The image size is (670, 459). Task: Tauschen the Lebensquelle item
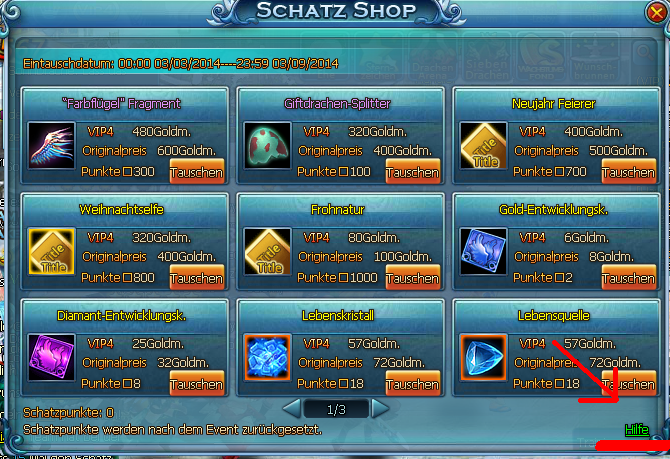(x=628, y=384)
